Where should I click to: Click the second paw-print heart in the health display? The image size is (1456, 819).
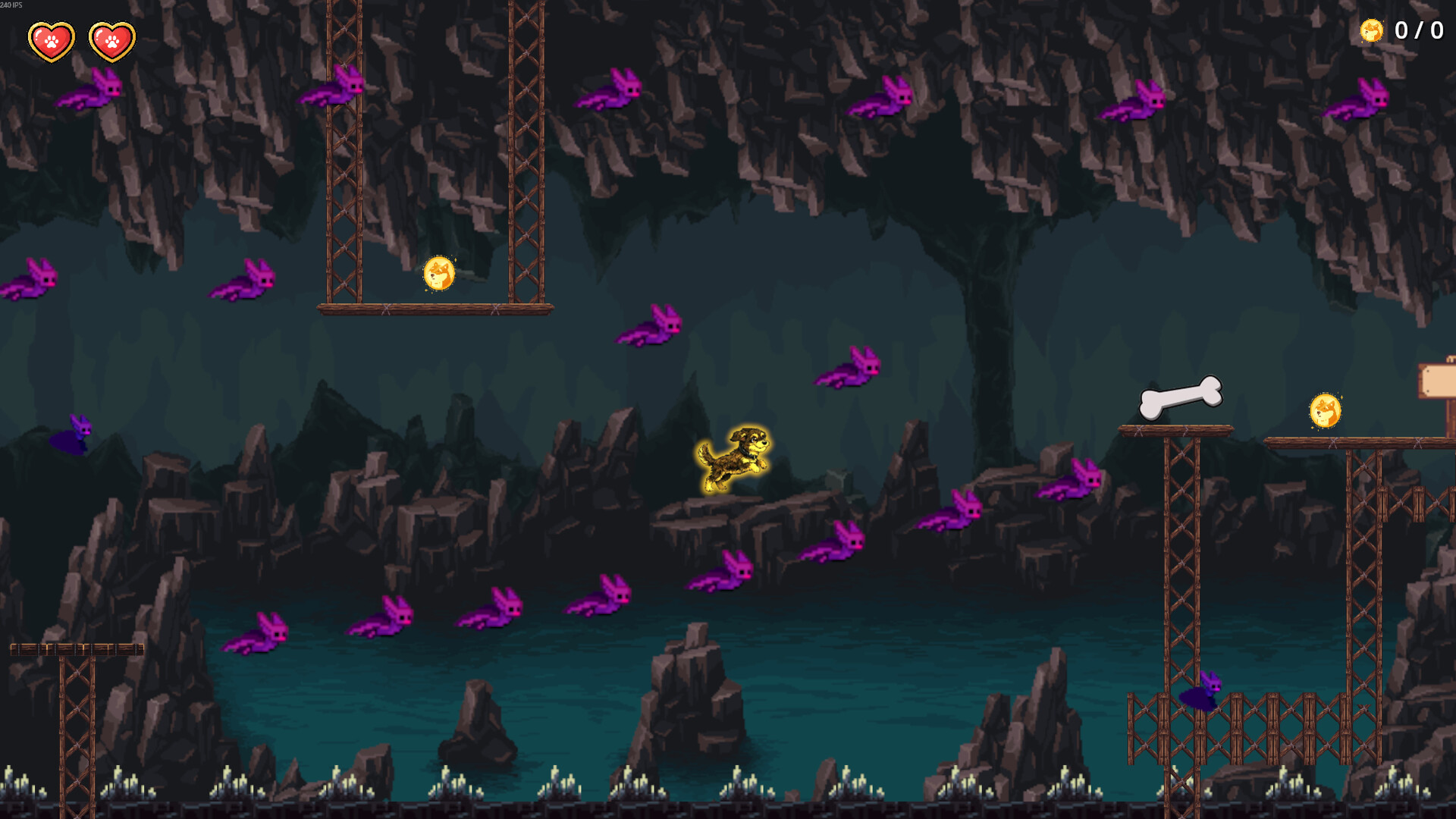coord(111,40)
